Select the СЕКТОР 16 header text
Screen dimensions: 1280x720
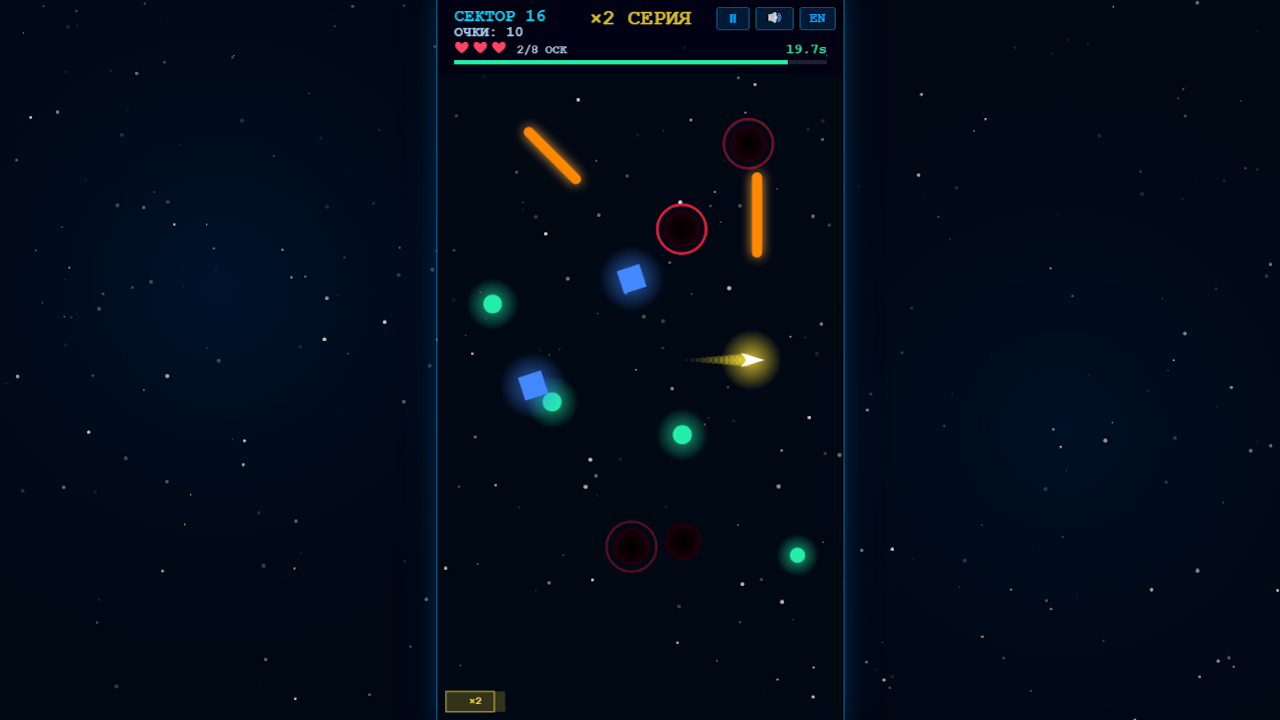click(500, 15)
